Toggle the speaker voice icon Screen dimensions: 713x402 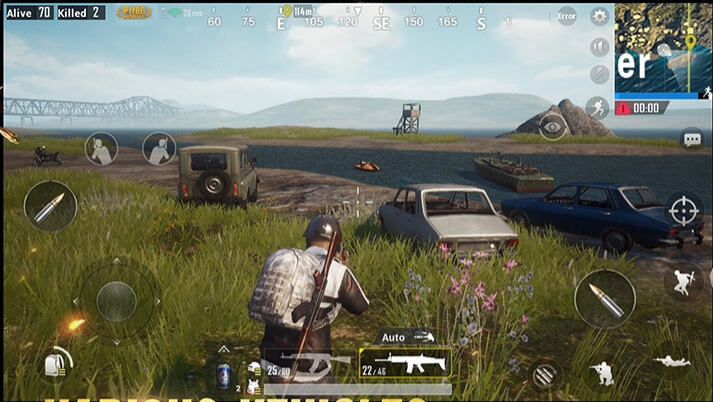coord(599,46)
